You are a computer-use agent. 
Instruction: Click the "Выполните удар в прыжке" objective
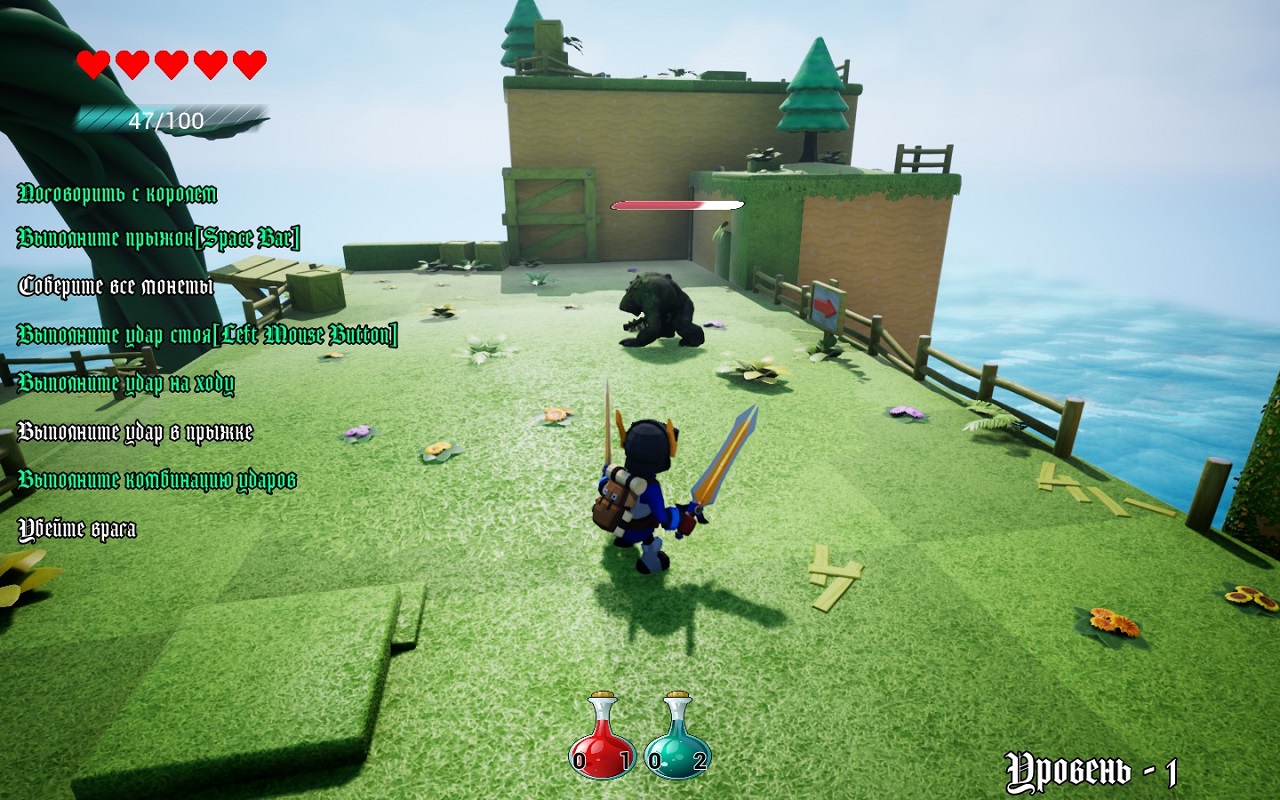point(135,432)
